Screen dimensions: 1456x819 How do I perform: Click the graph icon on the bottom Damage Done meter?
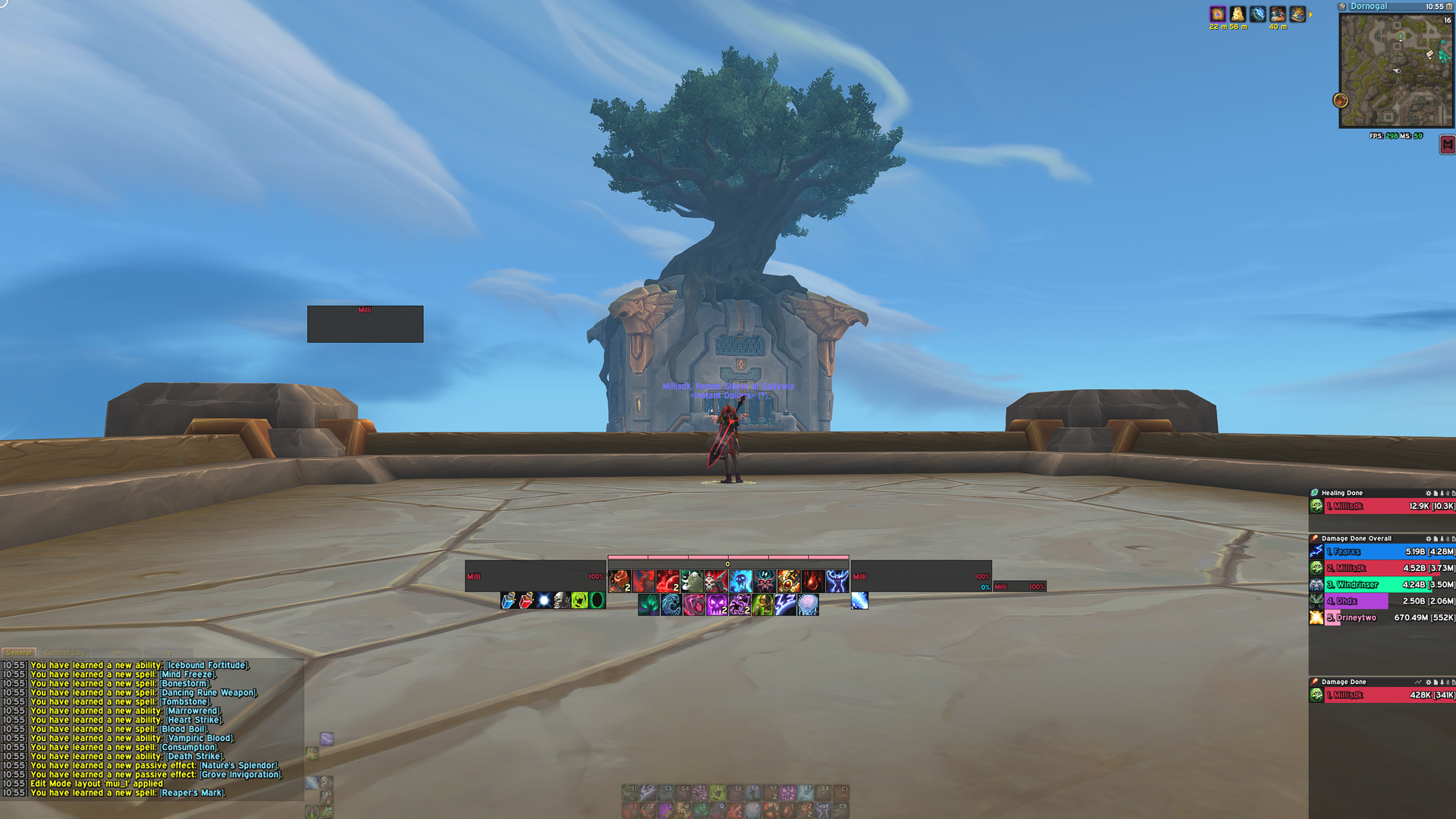click(x=1418, y=682)
